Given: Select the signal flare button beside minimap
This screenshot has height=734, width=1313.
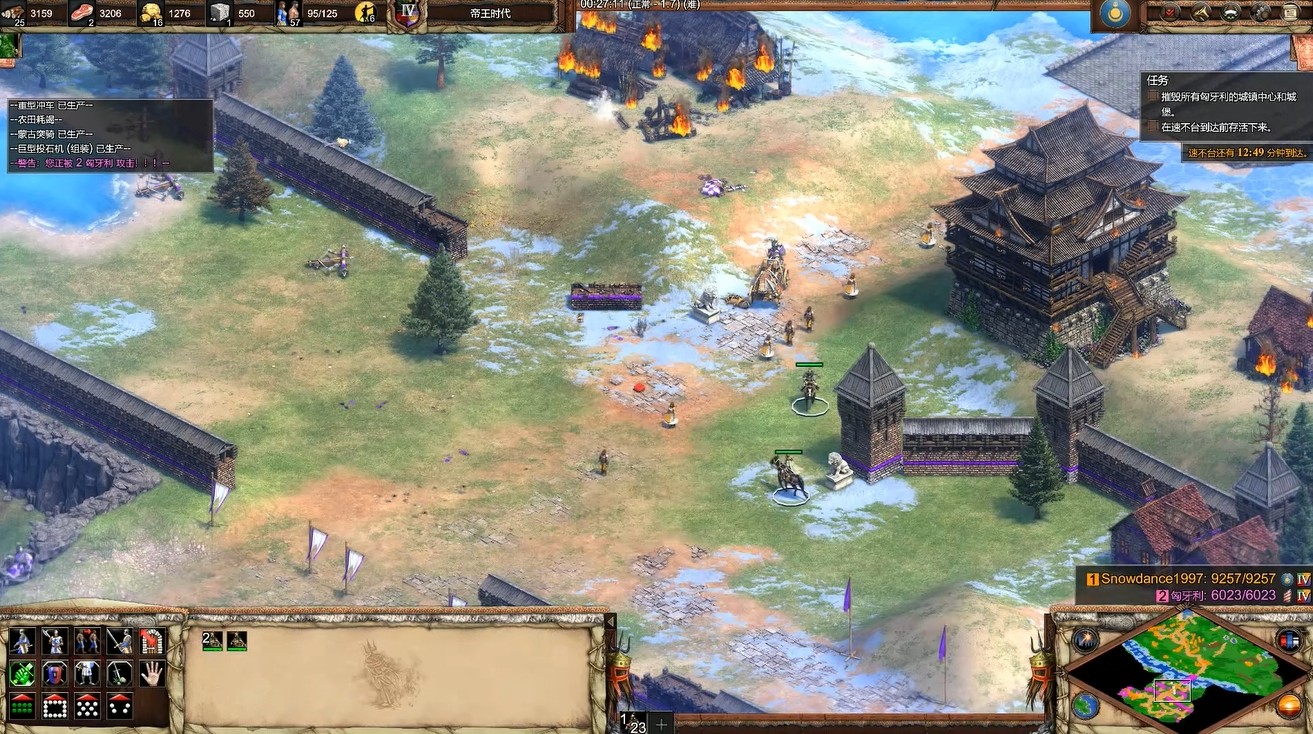Looking at the screenshot, I should (x=1085, y=640).
